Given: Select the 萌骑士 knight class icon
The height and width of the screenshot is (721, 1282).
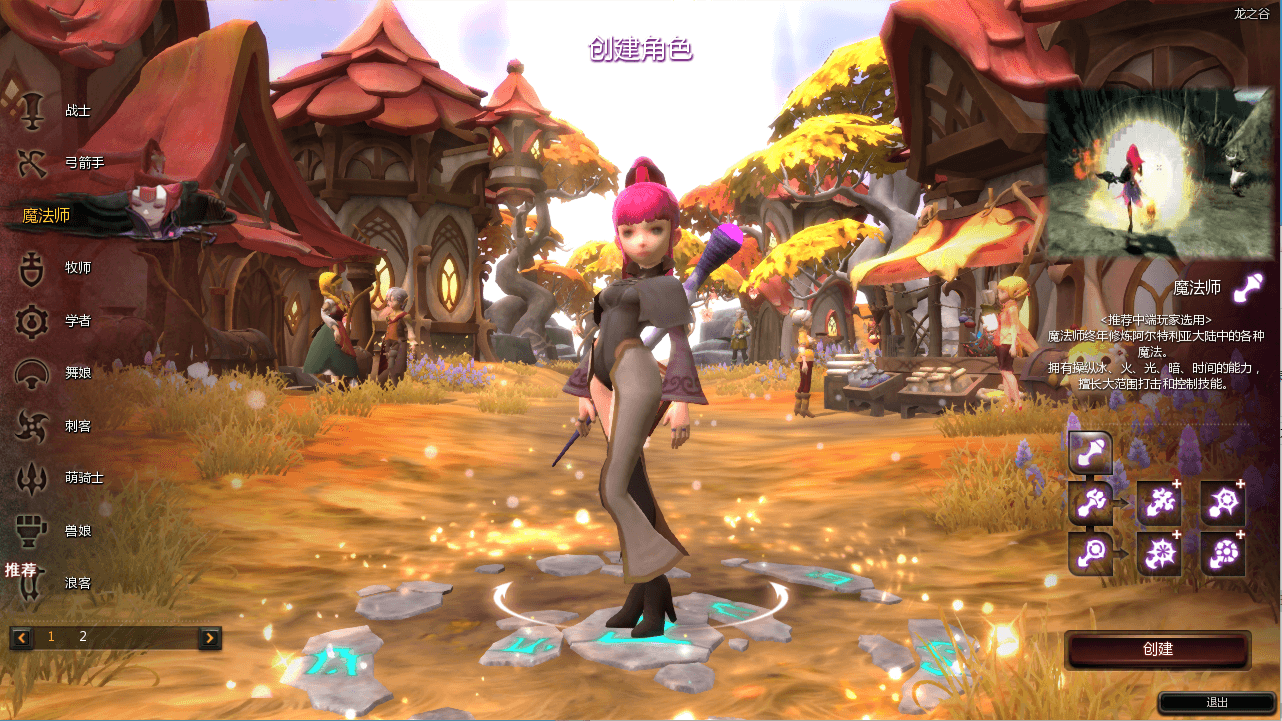Looking at the screenshot, I should point(30,478).
